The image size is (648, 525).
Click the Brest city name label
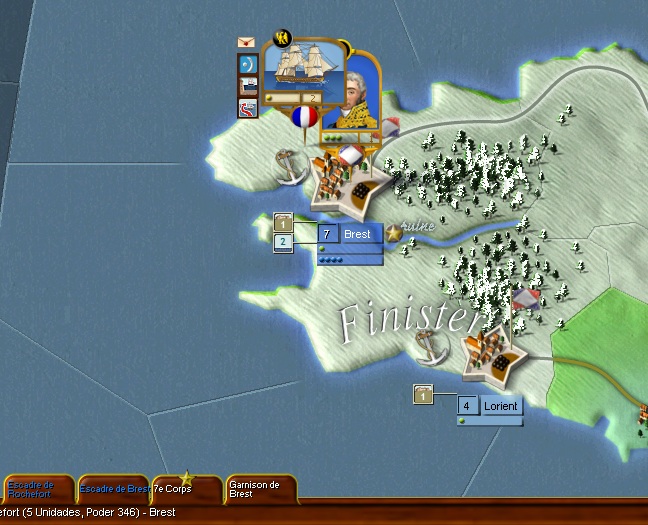[357, 234]
